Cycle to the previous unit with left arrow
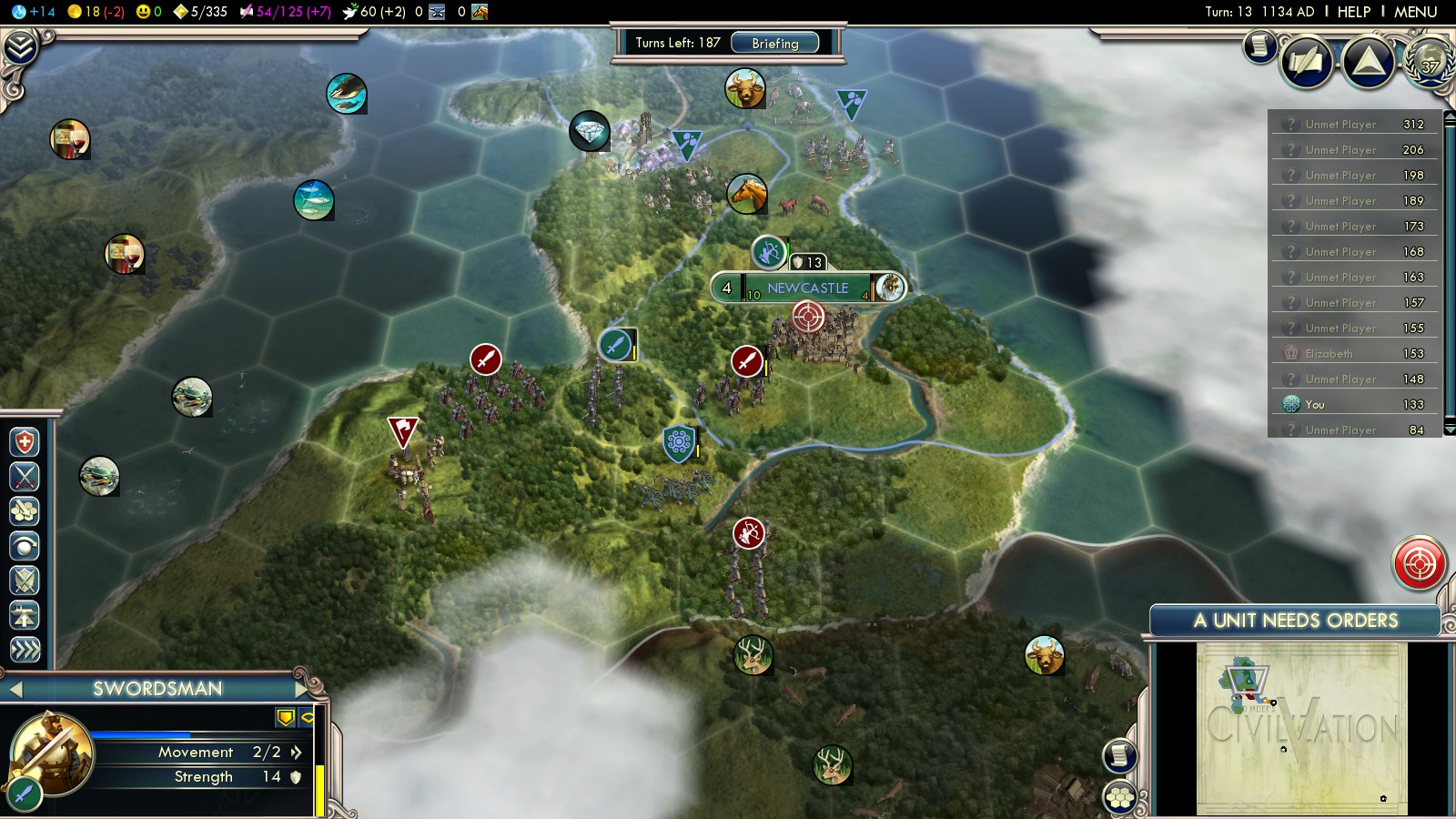 [15, 690]
